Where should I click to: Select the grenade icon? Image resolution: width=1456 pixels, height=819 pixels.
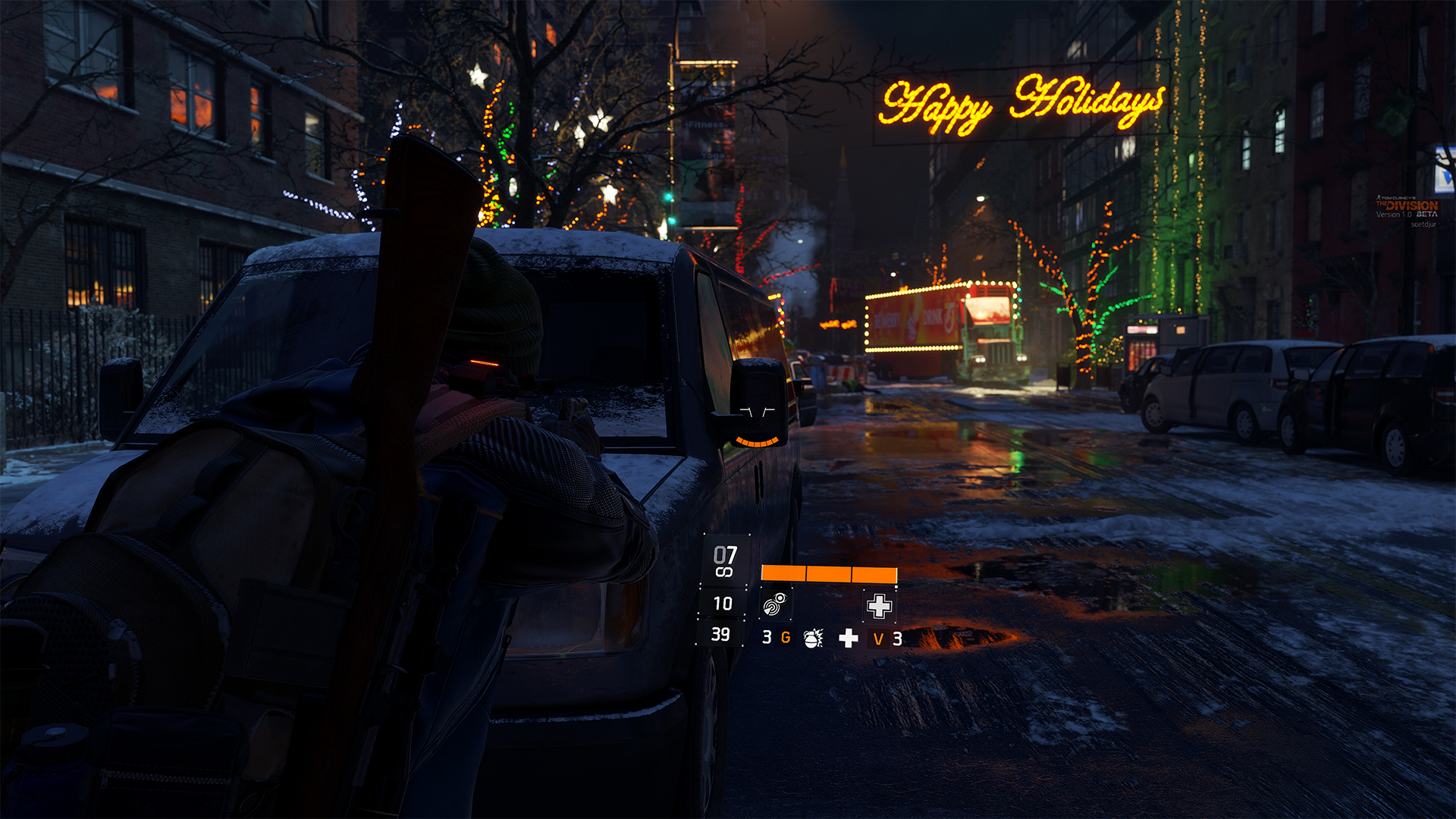(x=813, y=639)
